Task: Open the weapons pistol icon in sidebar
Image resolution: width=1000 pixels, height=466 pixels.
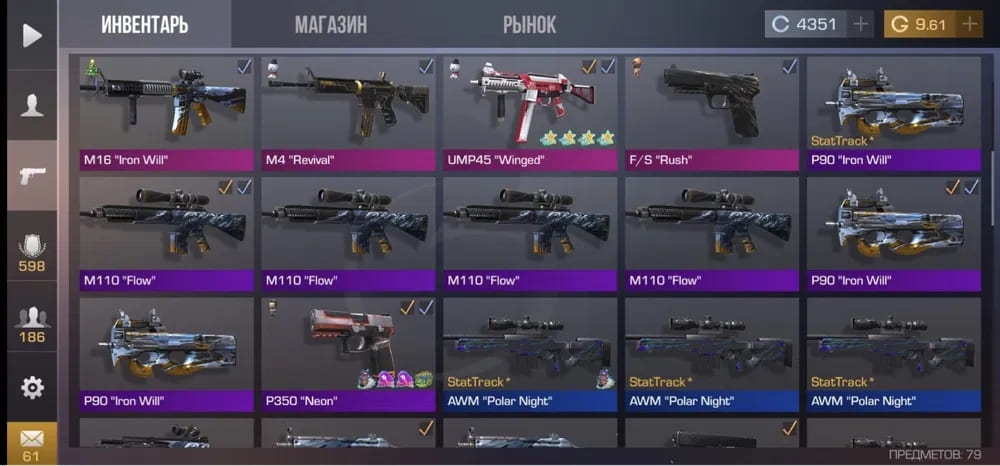Action: 32,177
